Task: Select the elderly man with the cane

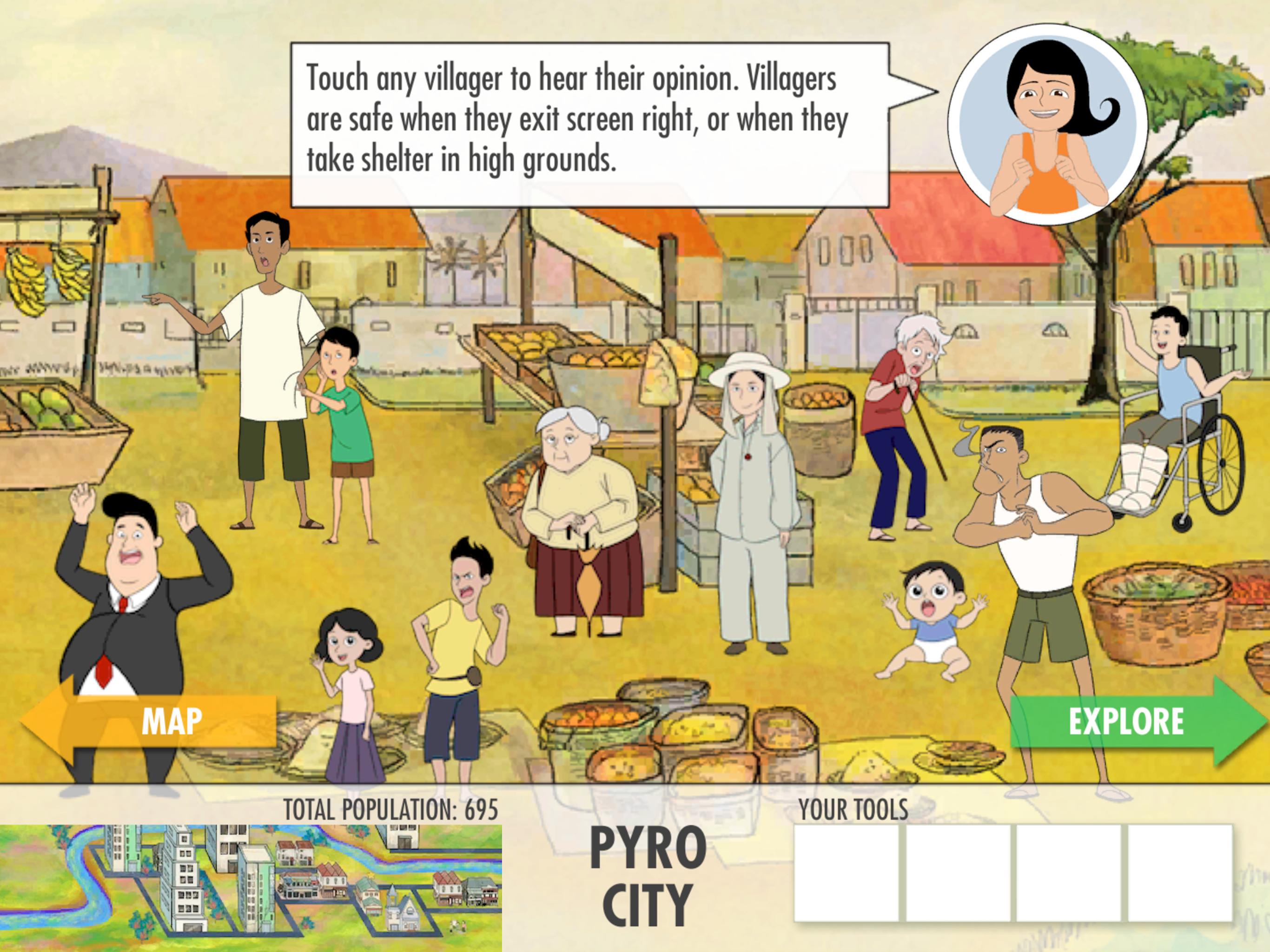Action: tap(899, 425)
